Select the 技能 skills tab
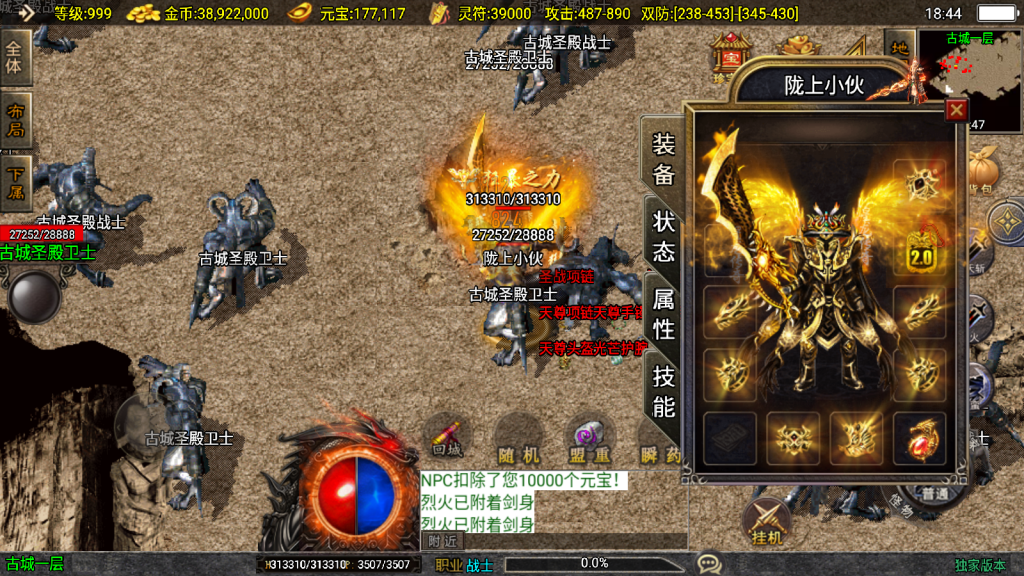Viewport: 1024px width, 576px height. click(663, 390)
